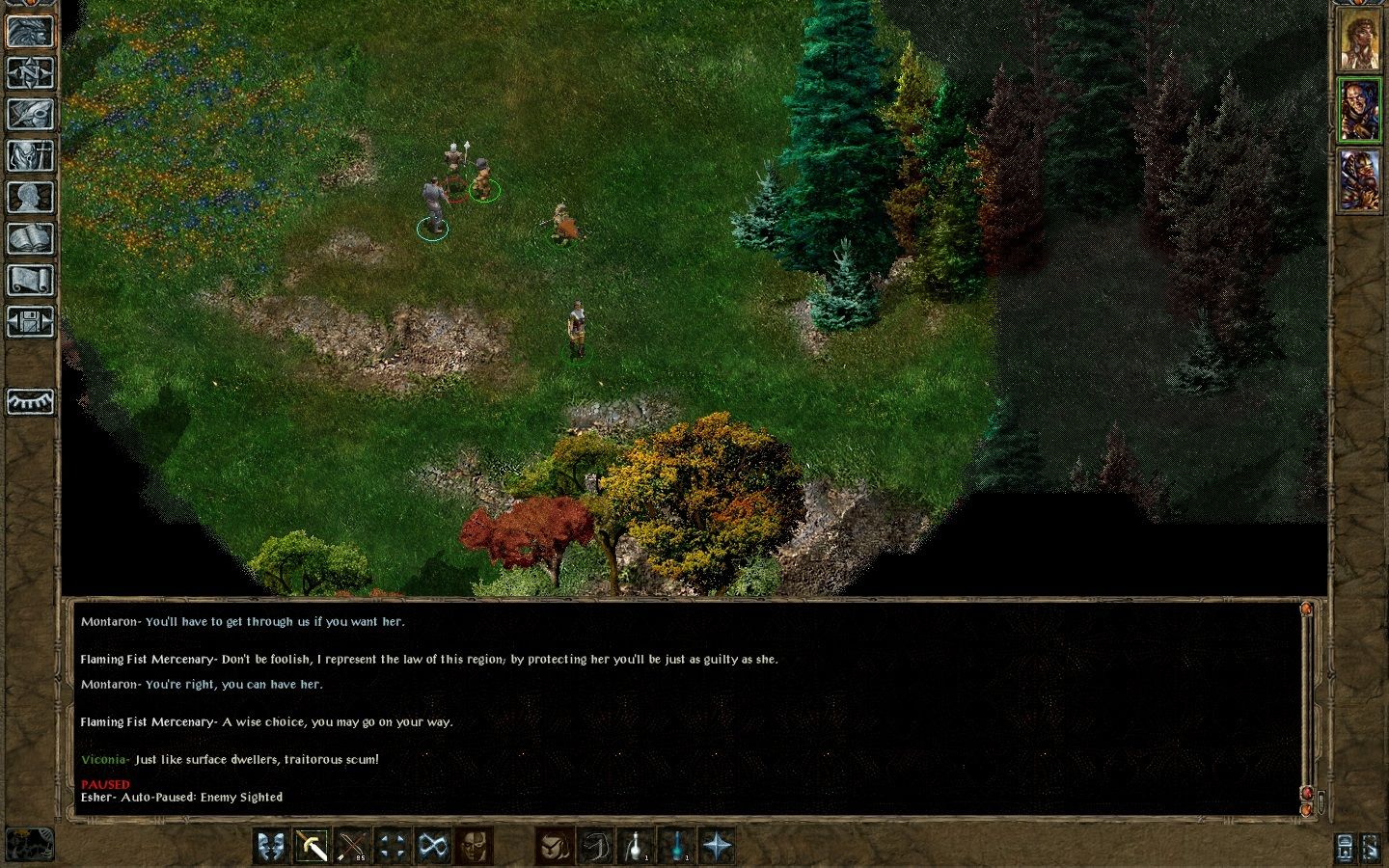Select the green-highlighted middle portrait
This screenshot has width=1389, height=868.
coord(1359,111)
